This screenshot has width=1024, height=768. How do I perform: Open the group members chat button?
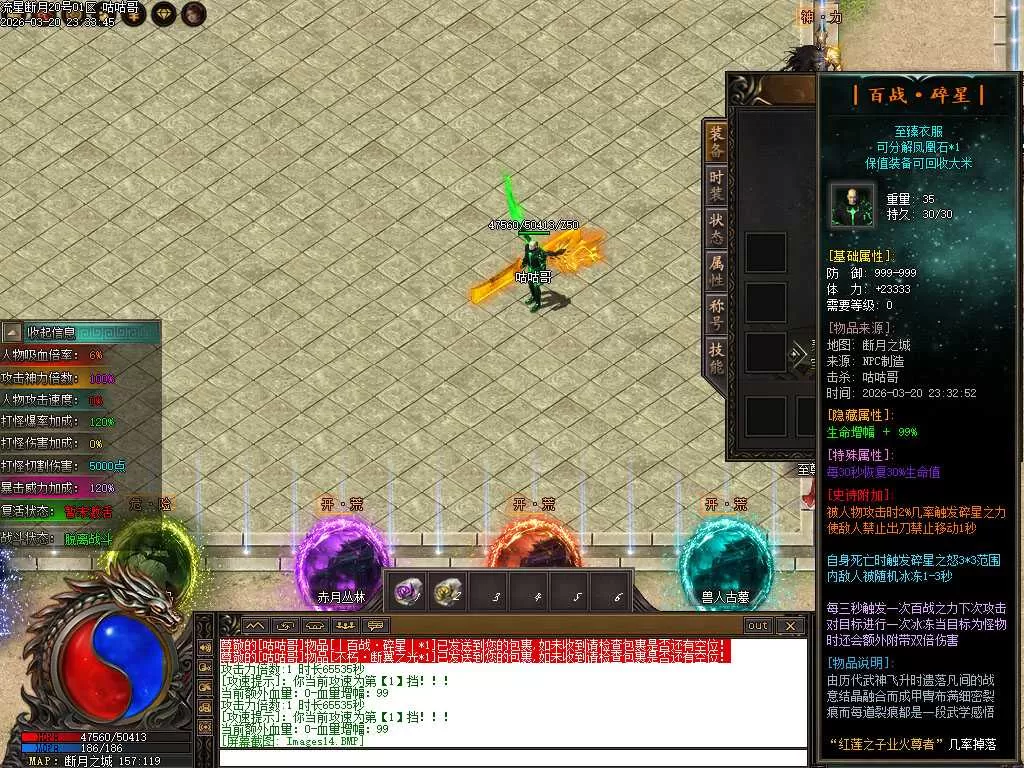tap(346, 626)
